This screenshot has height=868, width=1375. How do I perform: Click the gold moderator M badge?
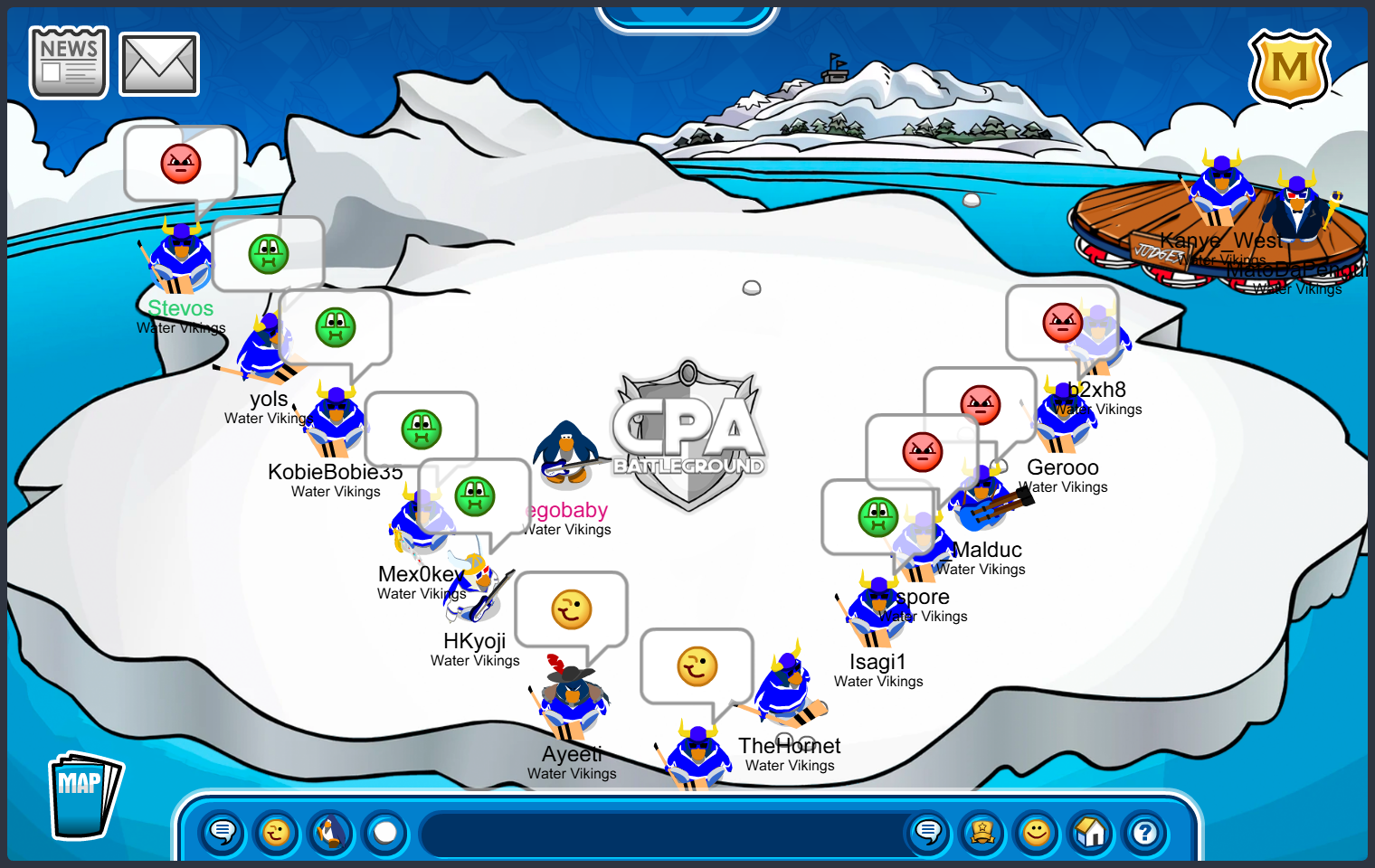click(1289, 69)
